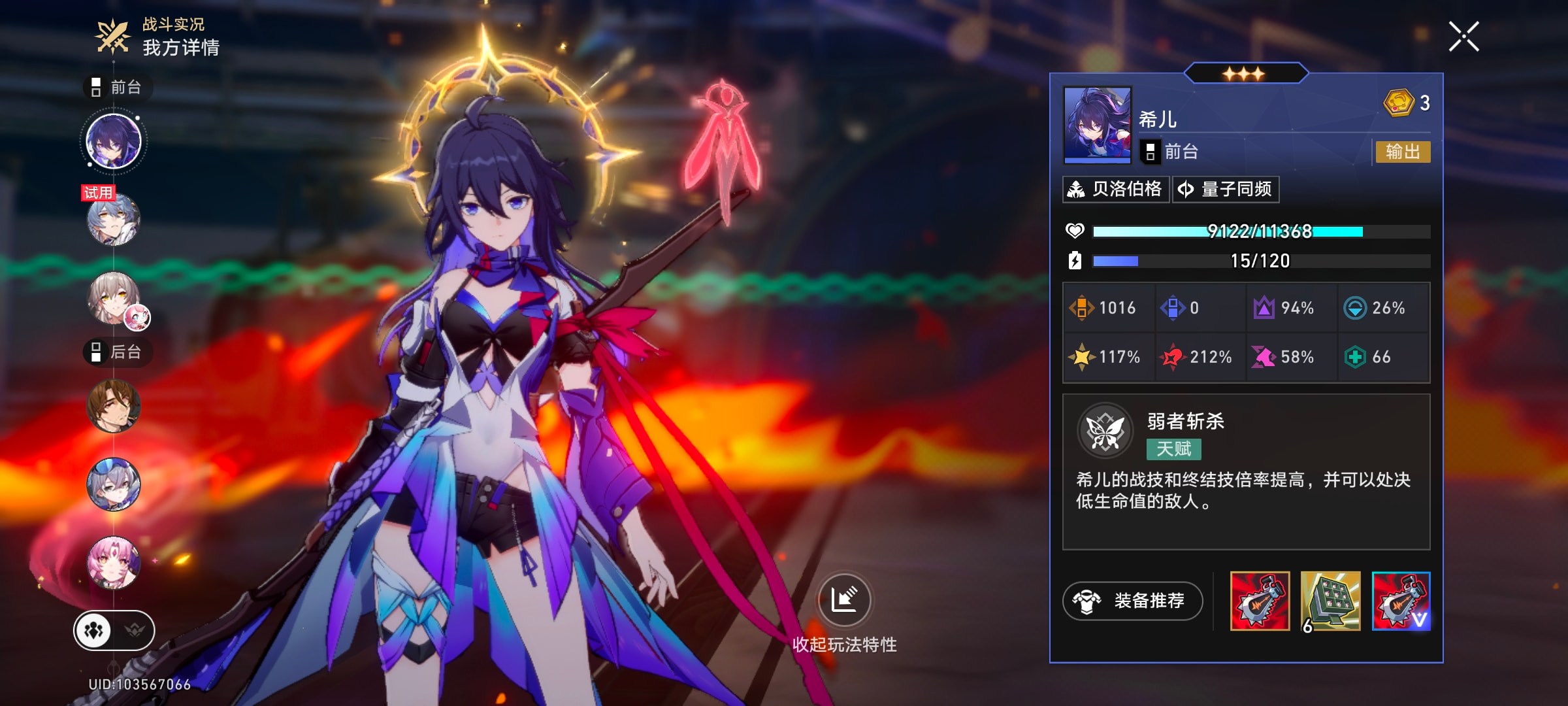Image resolution: width=1568 pixels, height=706 pixels.
Task: Tap the 输出 role tag
Action: (1403, 152)
